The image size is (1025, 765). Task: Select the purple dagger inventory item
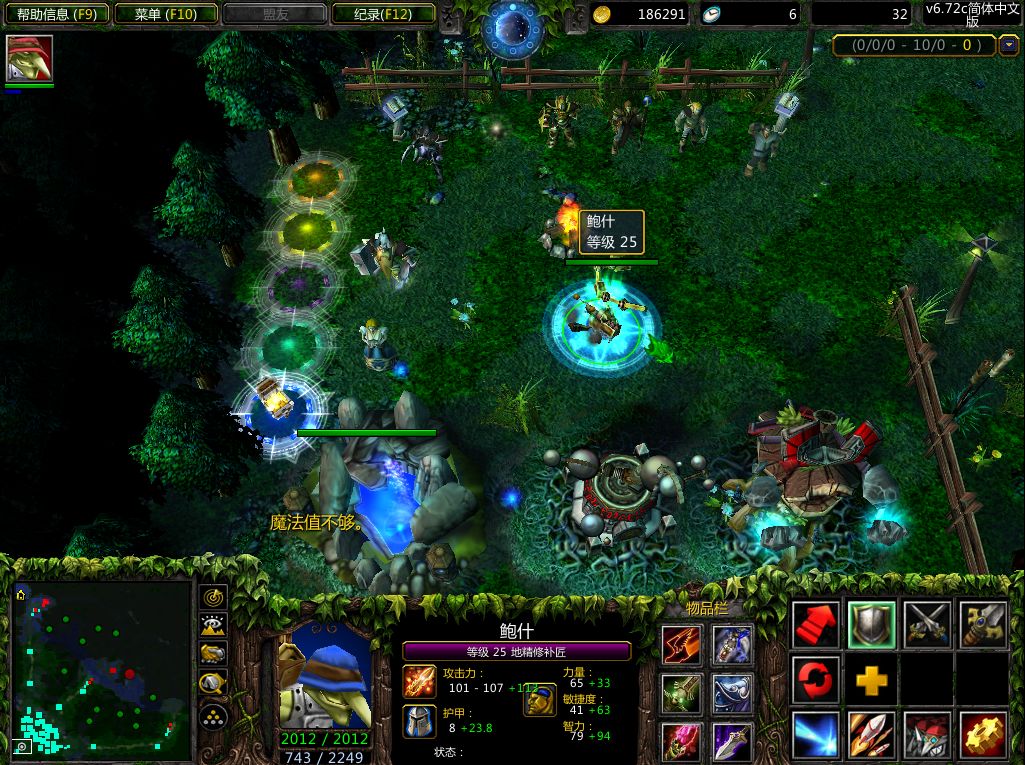click(732, 742)
